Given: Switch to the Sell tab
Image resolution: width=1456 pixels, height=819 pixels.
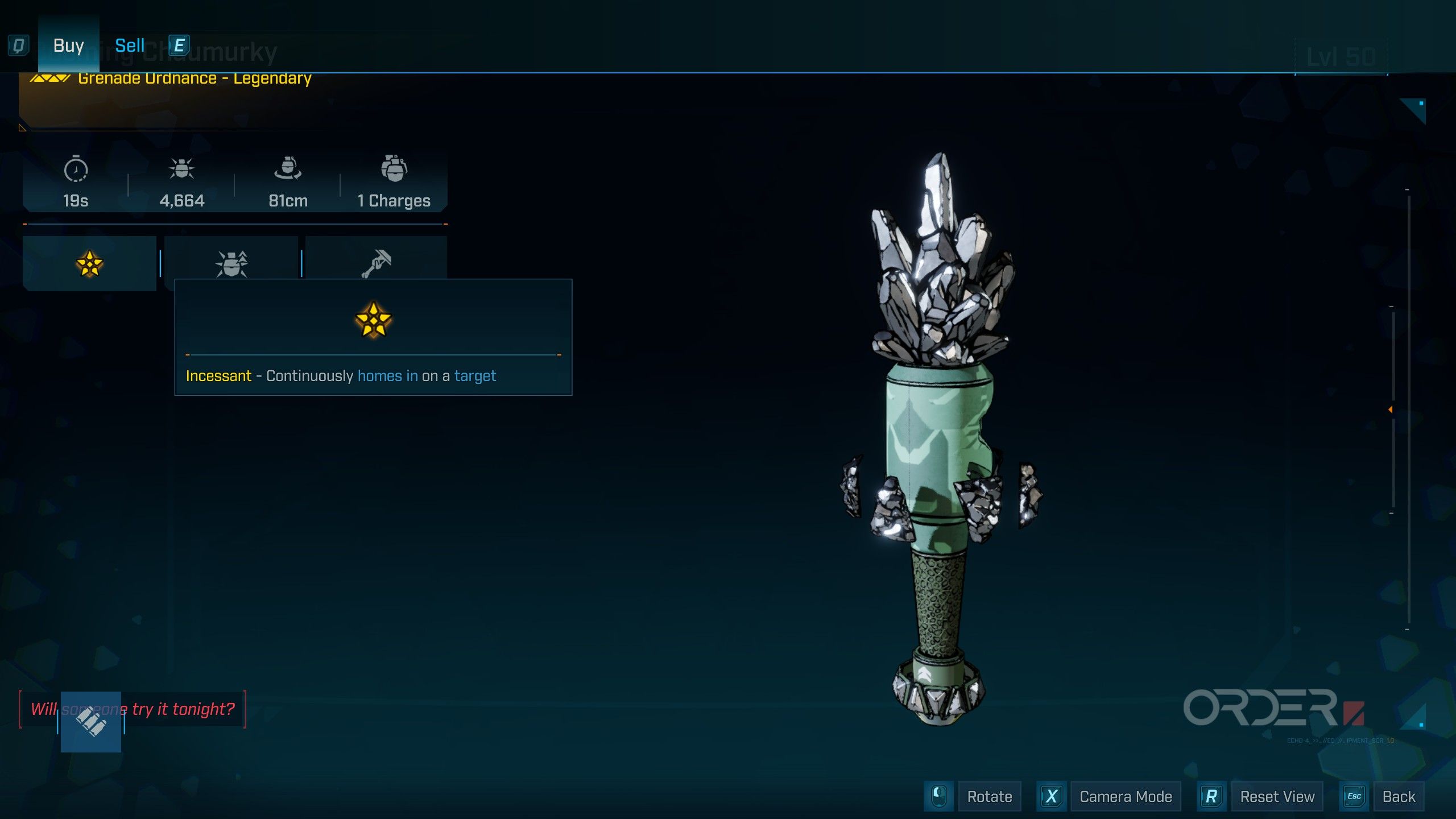Looking at the screenshot, I should tap(130, 45).
